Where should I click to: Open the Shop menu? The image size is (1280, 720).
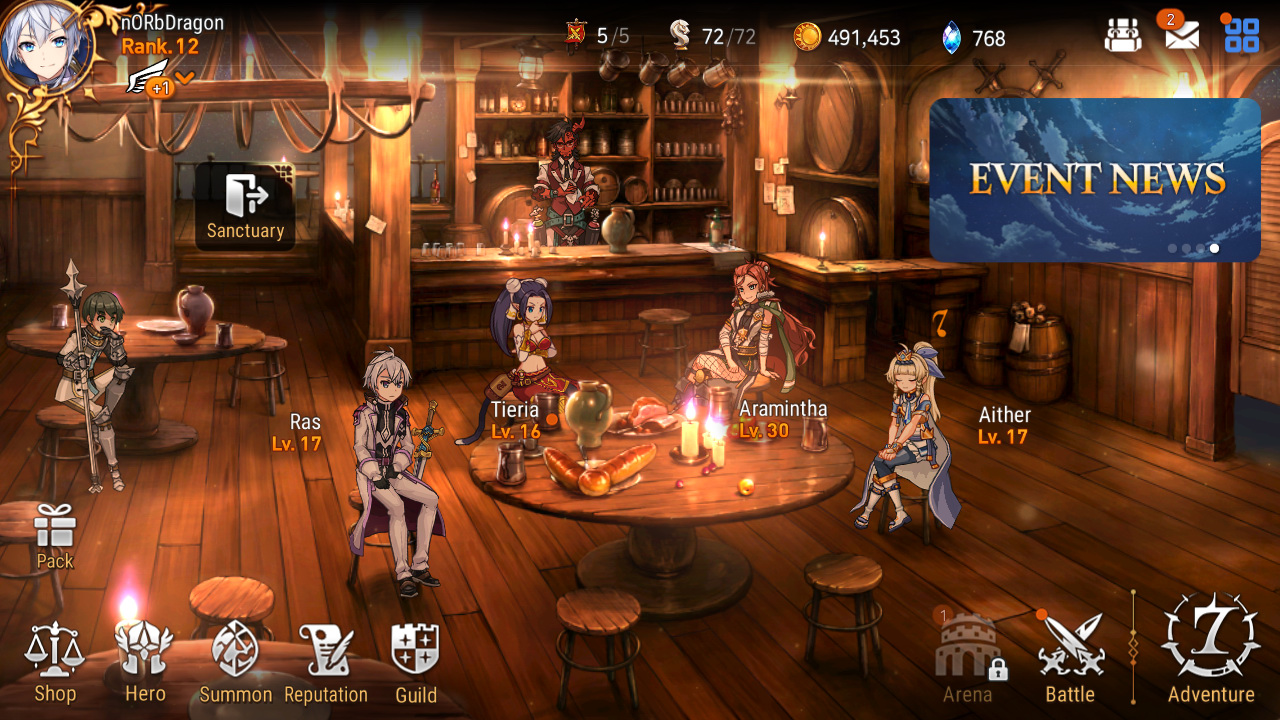[x=55, y=661]
